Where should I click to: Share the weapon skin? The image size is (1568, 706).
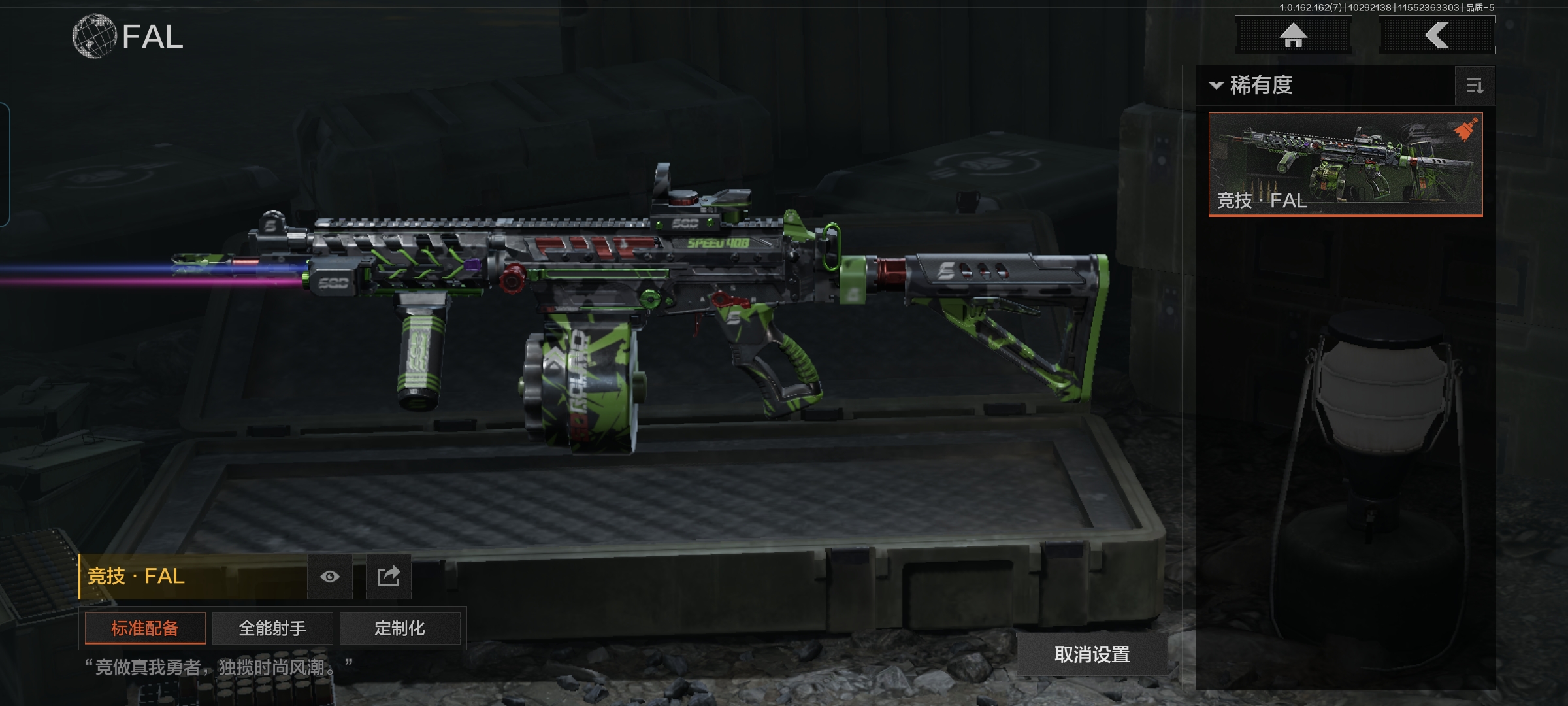388,577
